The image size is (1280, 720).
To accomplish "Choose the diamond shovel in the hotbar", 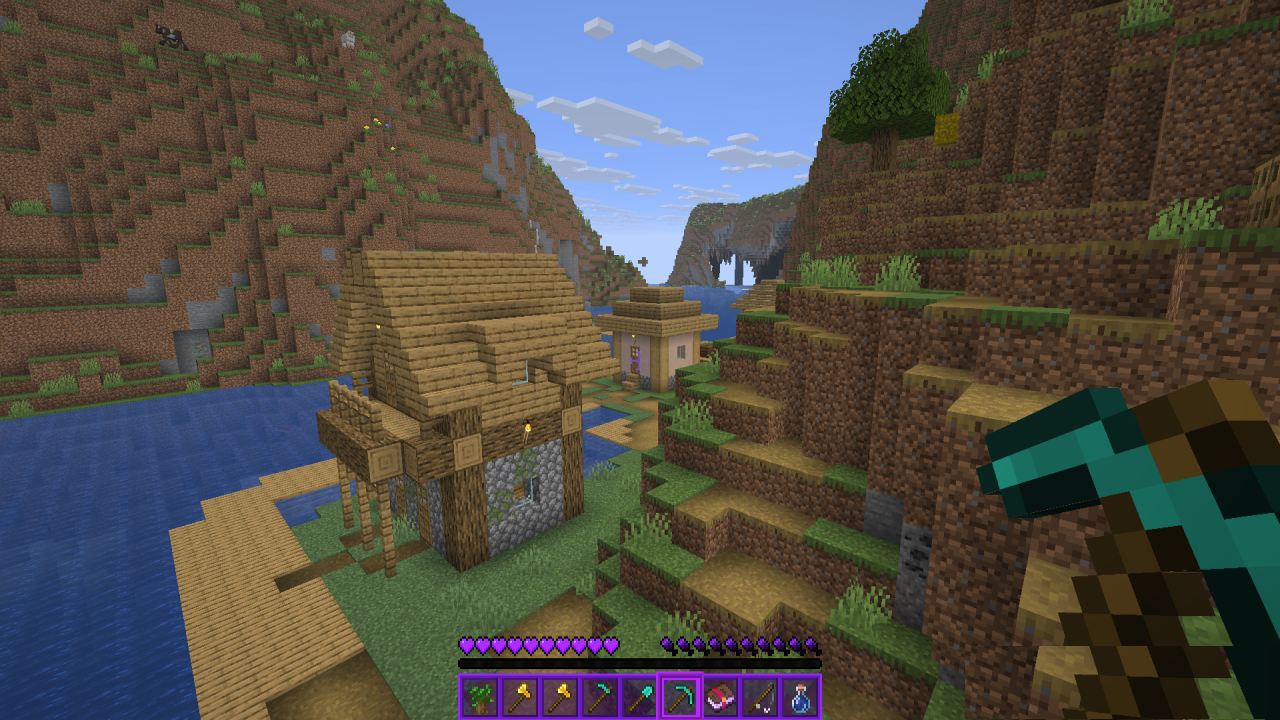I will pyautogui.click(x=640, y=696).
